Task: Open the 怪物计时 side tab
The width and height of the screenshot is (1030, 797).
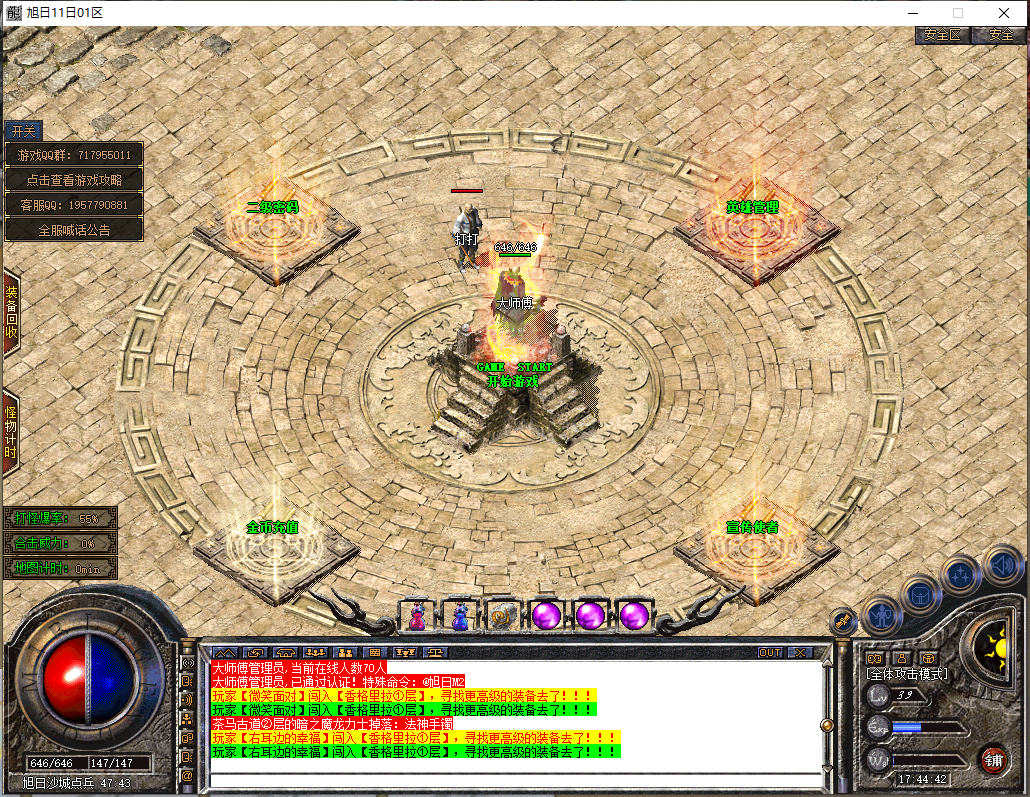Action: (11, 431)
